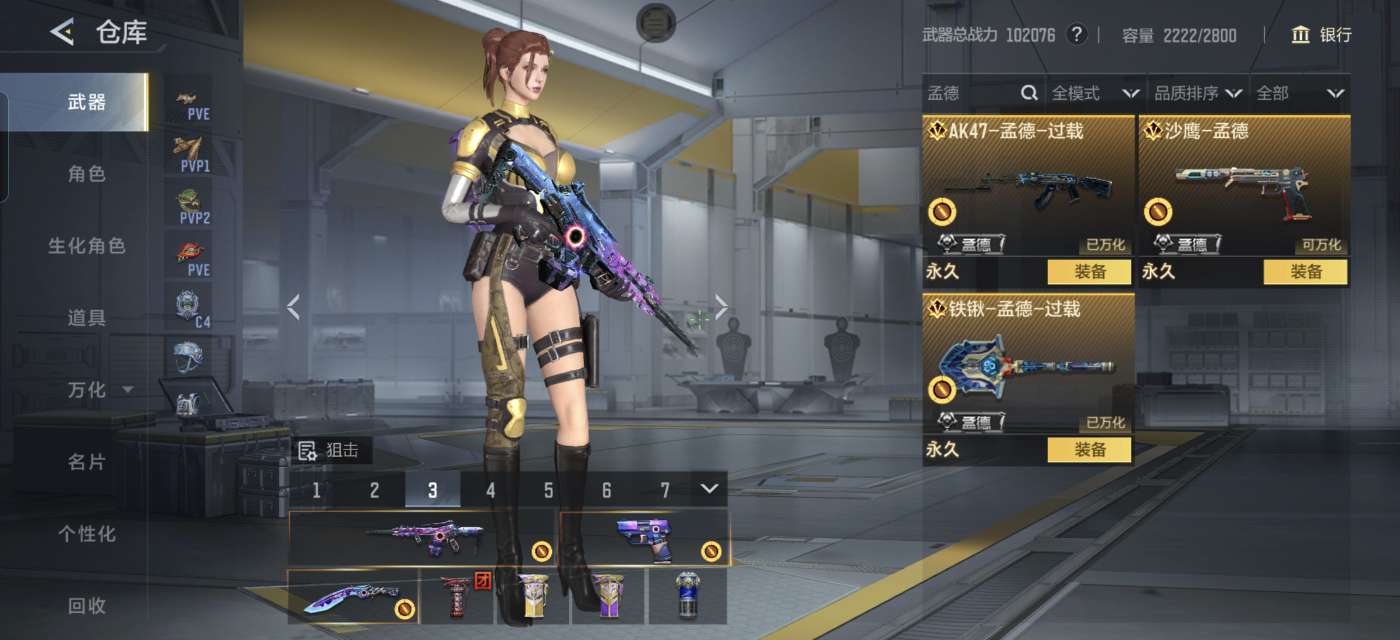Viewport: 1400px width, 640px height.
Task: Equip the 沙鹰-孟德 pistol
Action: point(1305,272)
